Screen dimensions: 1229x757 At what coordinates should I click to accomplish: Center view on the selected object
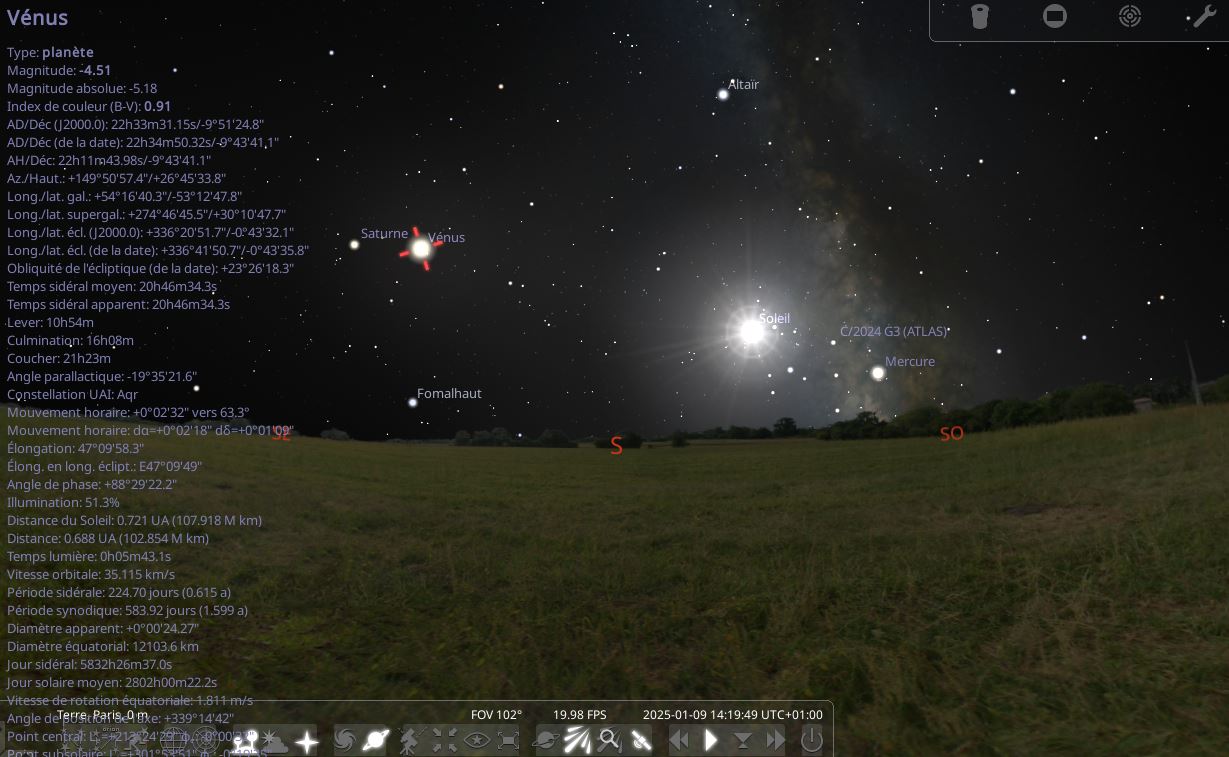click(444, 741)
